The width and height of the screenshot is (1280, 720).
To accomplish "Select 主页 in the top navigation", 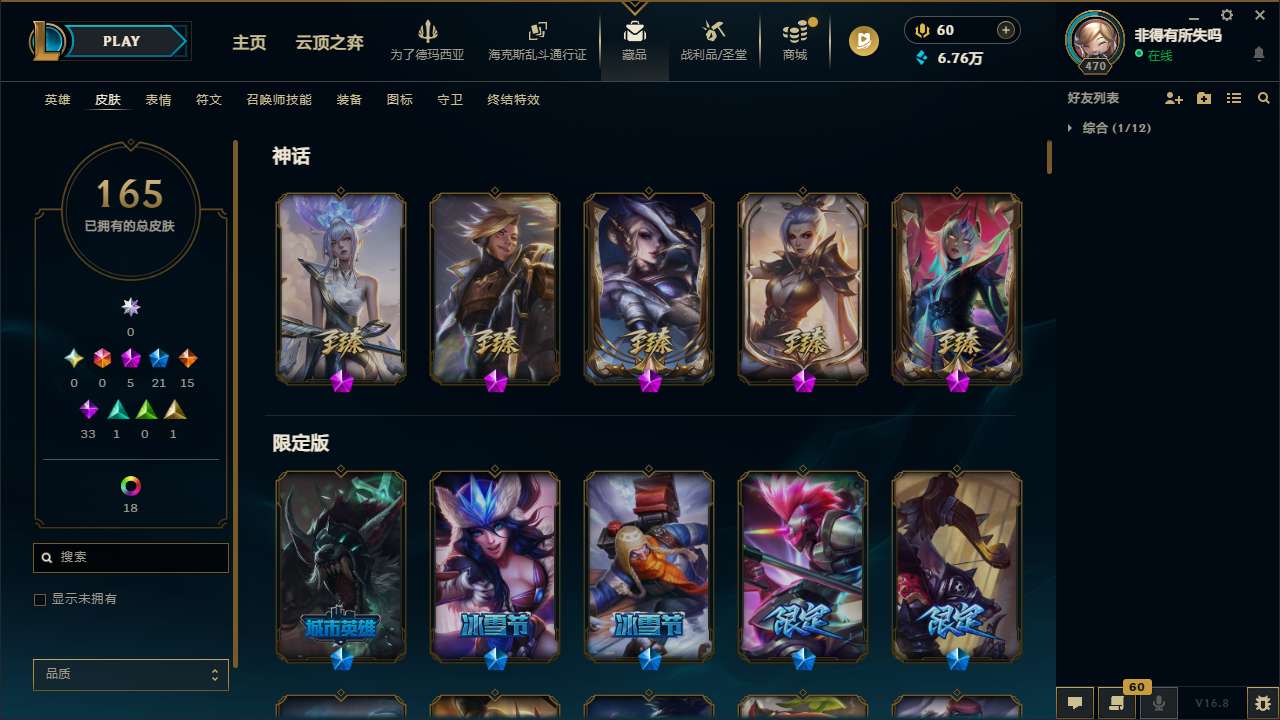I will pyautogui.click(x=249, y=42).
